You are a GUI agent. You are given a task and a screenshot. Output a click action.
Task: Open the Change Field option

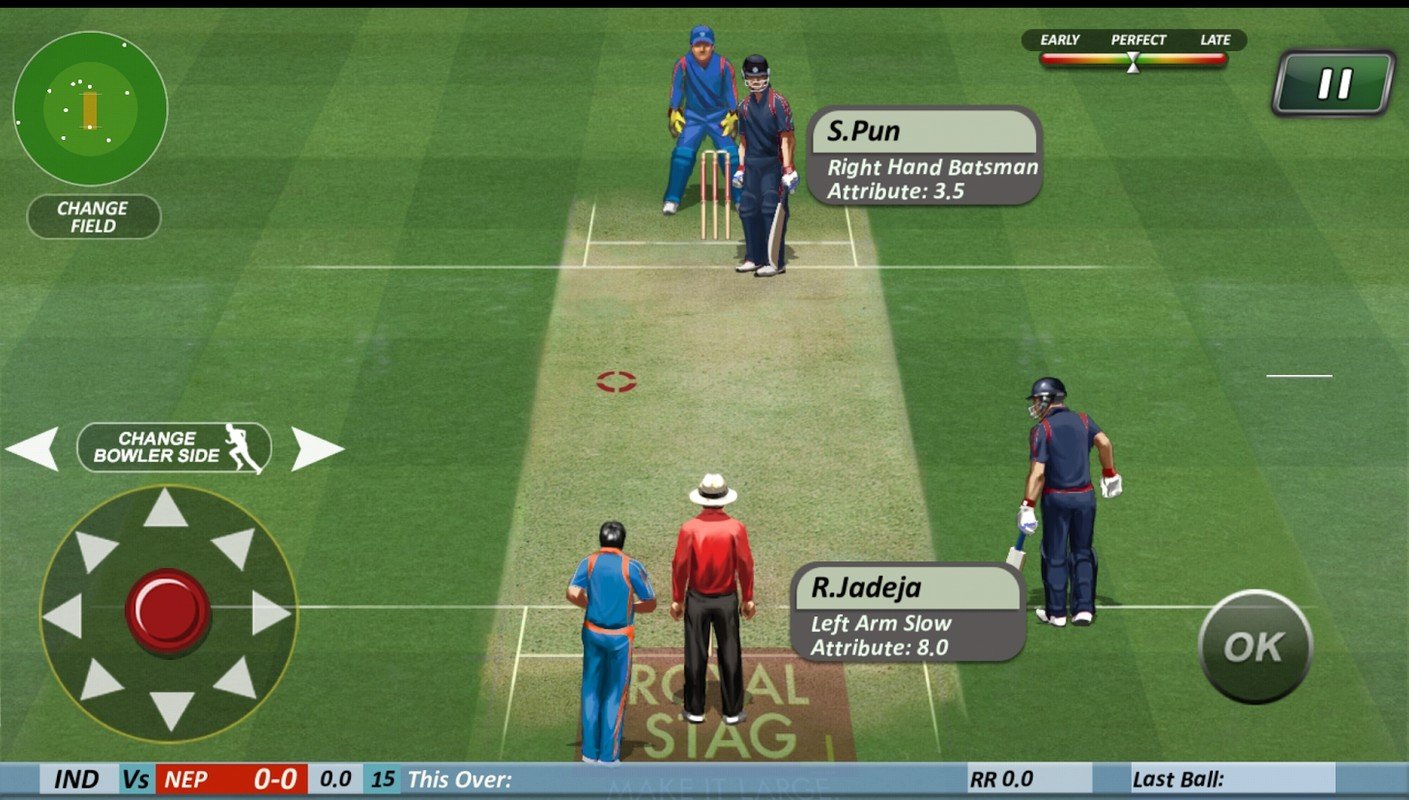click(92, 215)
